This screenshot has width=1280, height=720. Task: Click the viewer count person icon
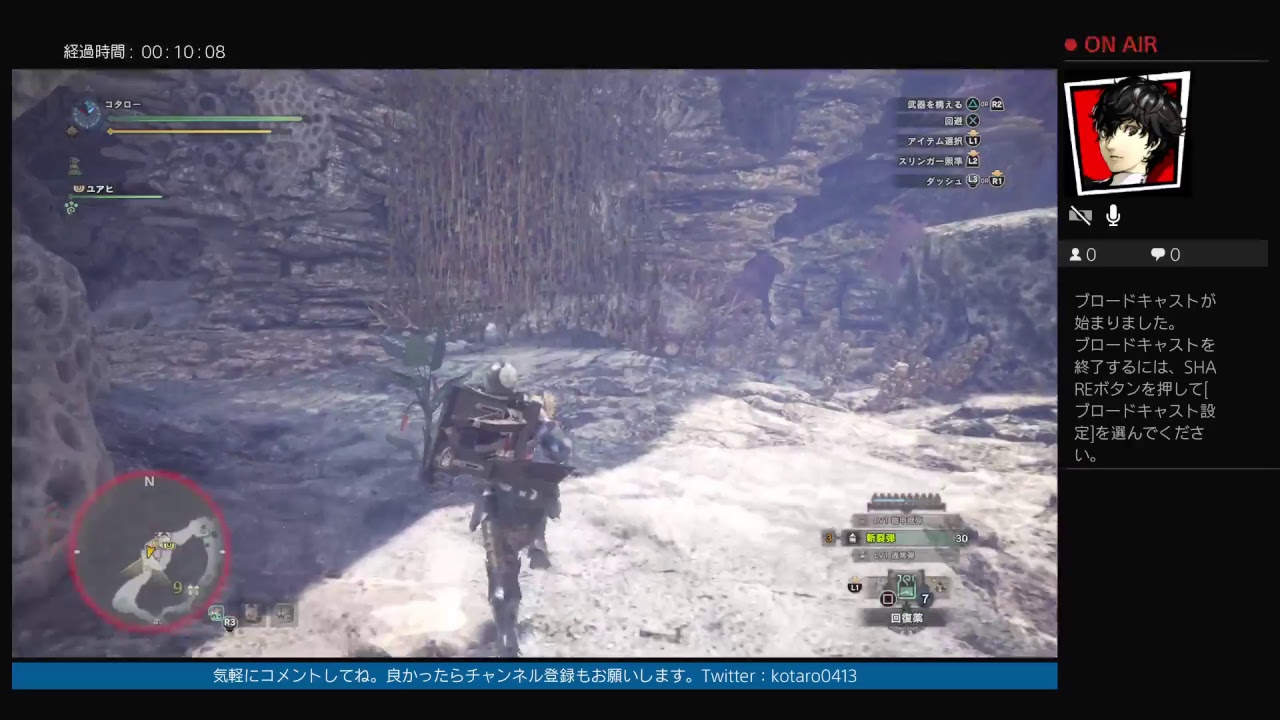click(x=1074, y=254)
